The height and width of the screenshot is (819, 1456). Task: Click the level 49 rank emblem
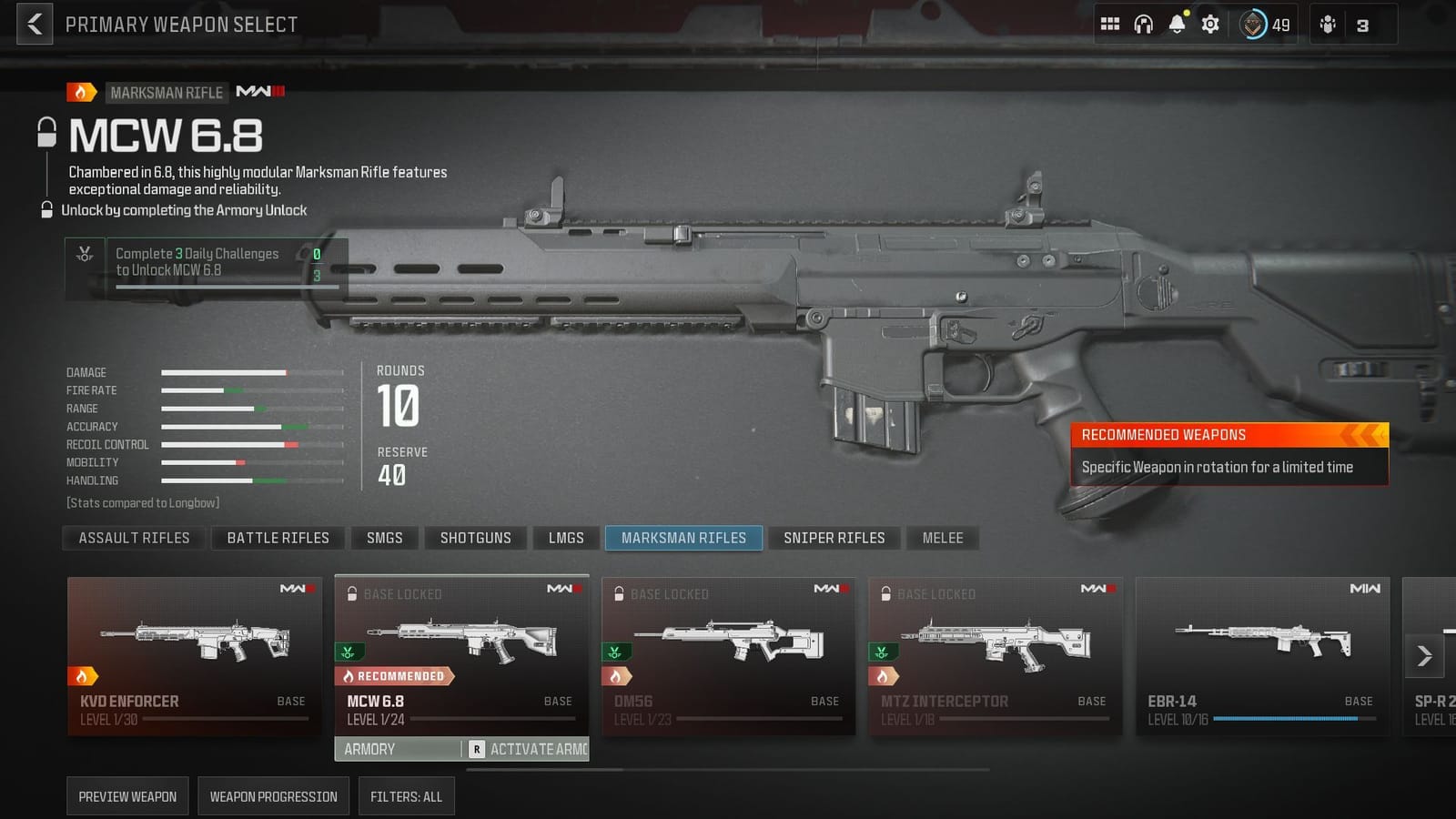click(x=1257, y=25)
